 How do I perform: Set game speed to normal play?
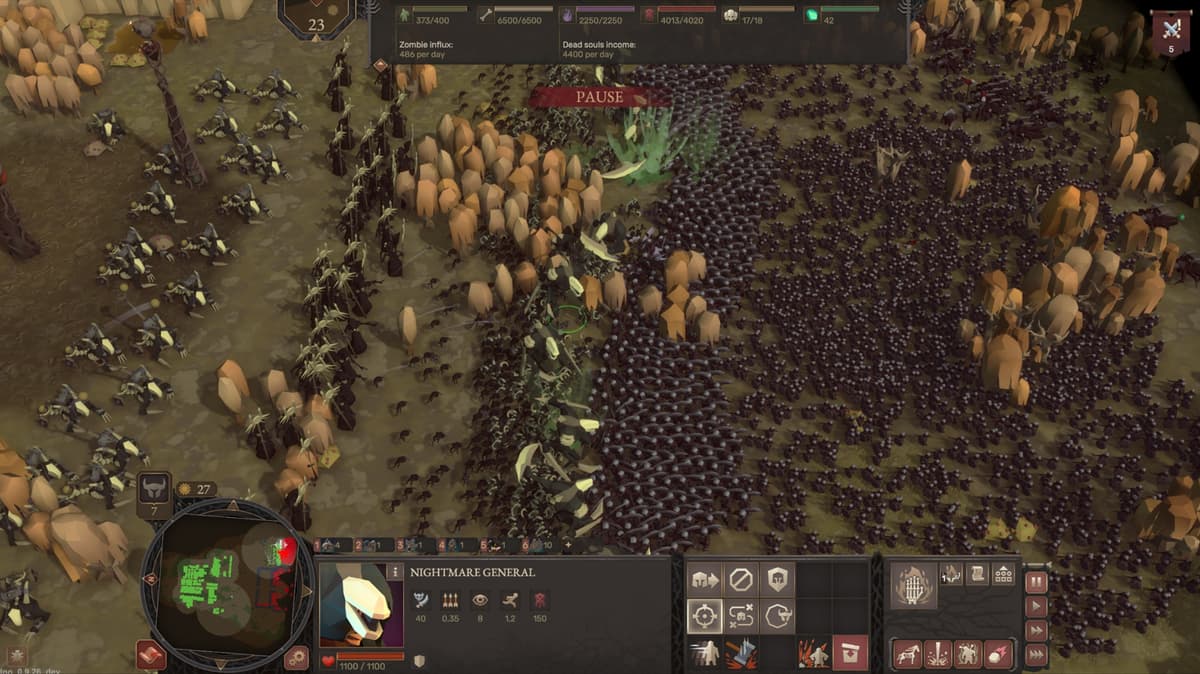1036,606
